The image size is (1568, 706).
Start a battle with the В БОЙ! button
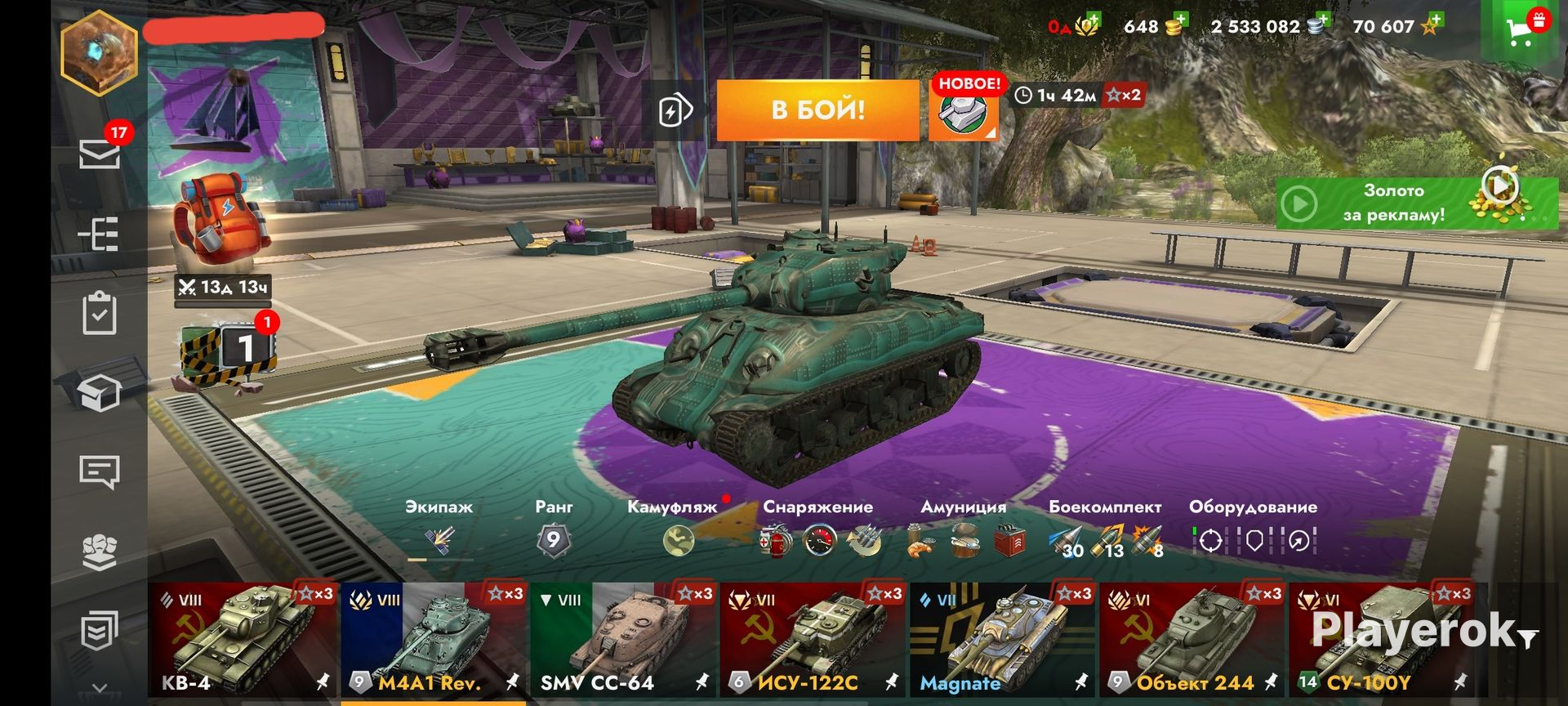(817, 109)
